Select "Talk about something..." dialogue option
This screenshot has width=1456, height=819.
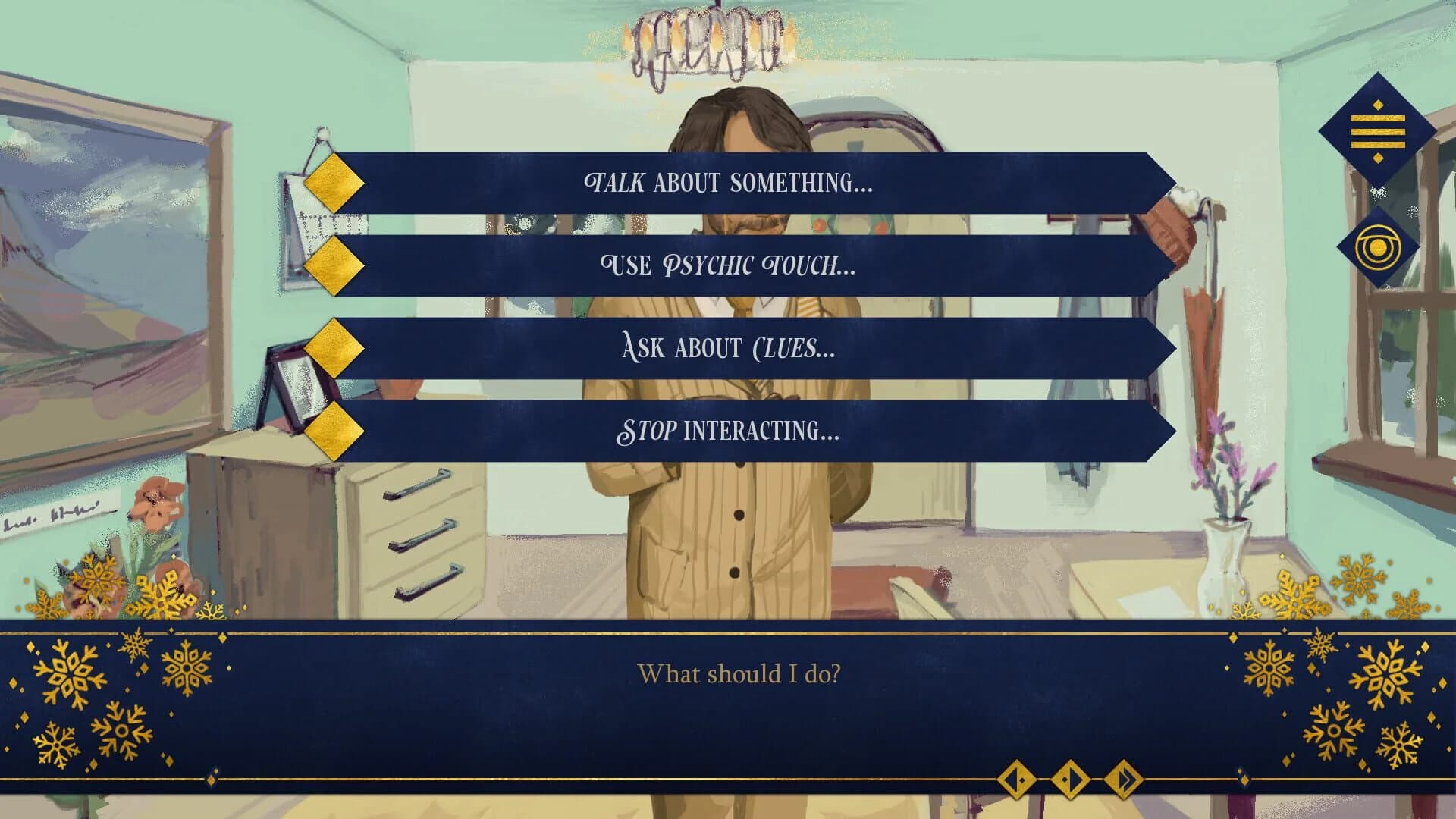pos(728,180)
